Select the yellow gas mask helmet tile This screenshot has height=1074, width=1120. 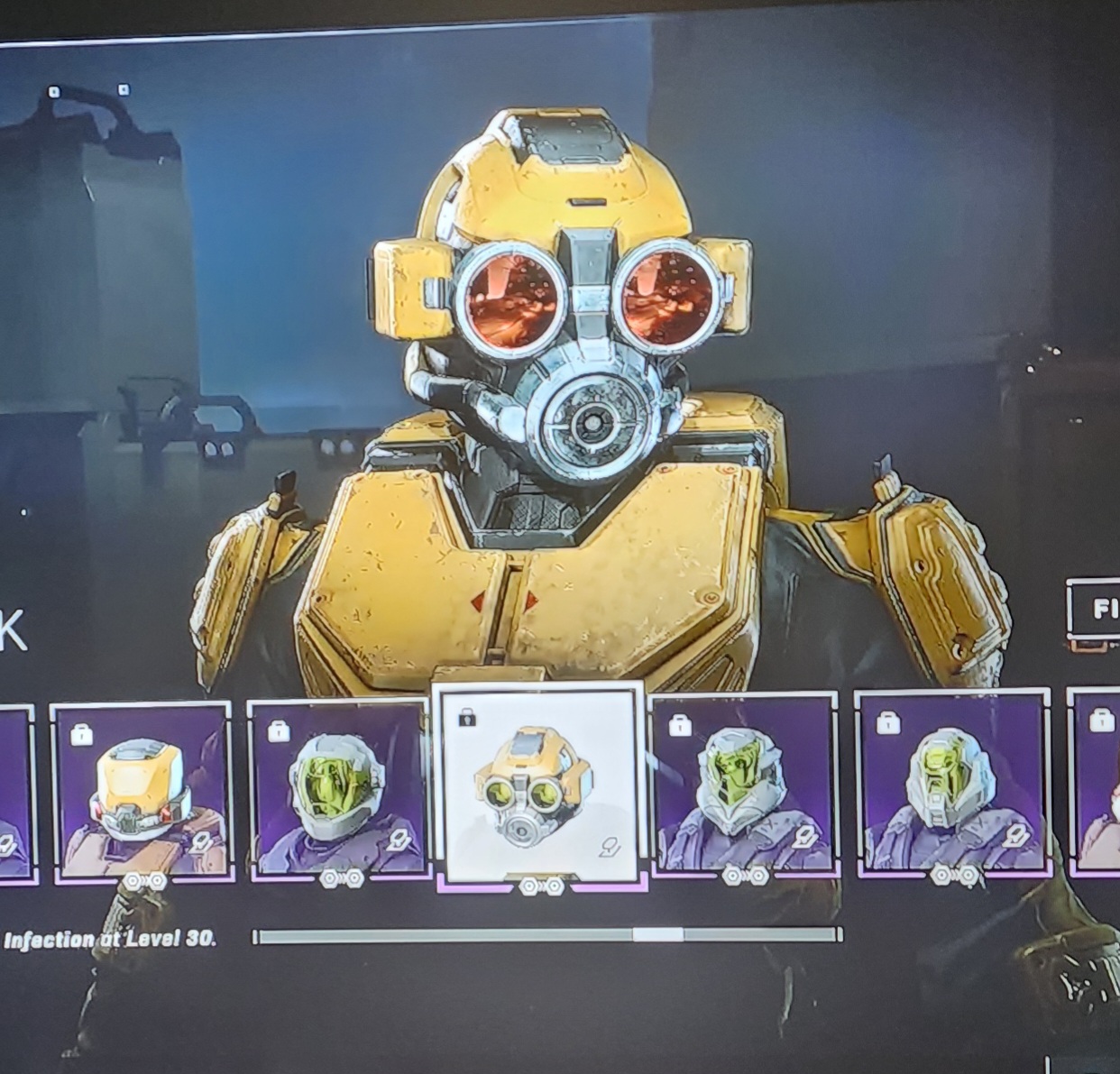point(538,786)
